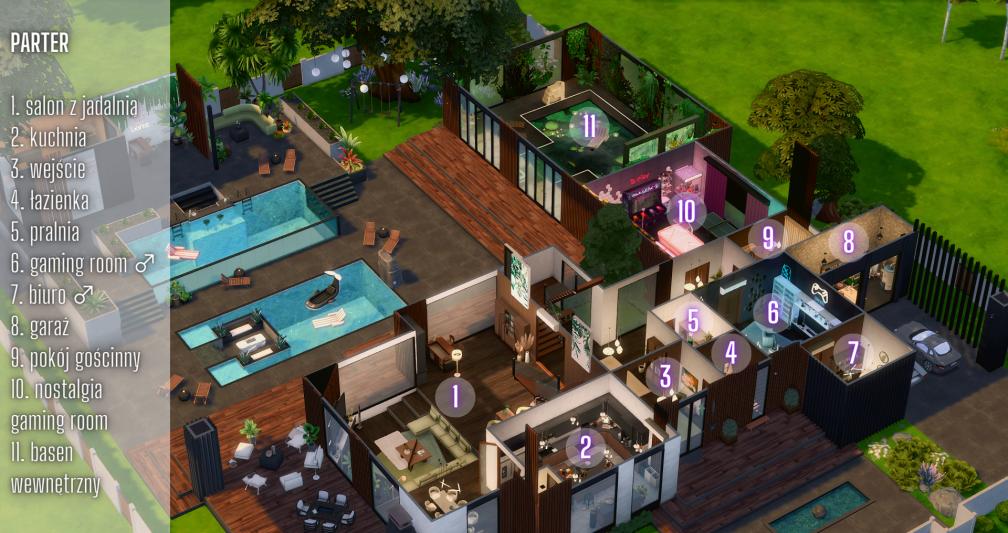The height and width of the screenshot is (533, 1008).
Task: Click the "4. łazienka" legend entry
Action: [x=50, y=200]
